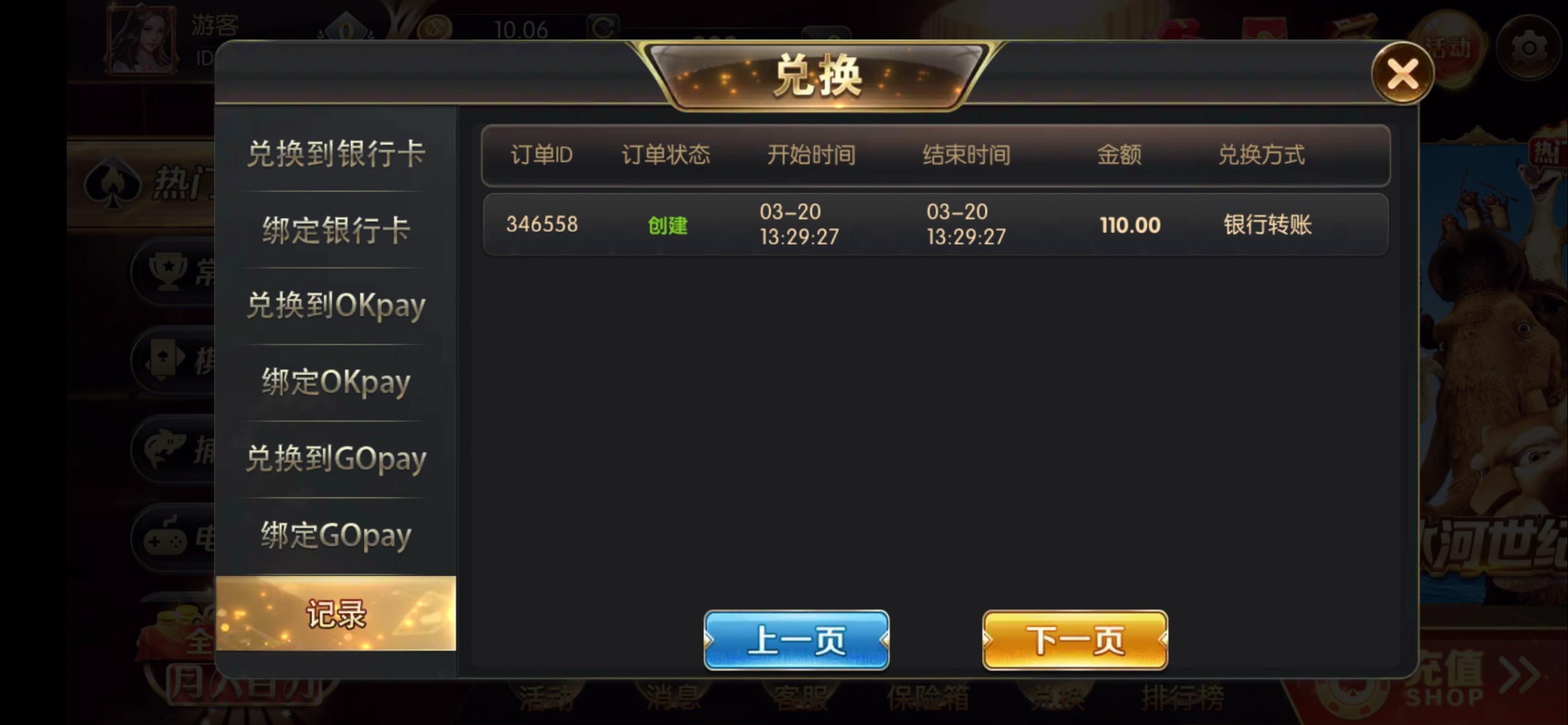This screenshot has height=725, width=1568.
Task: Select the trophy tournament category icon
Action: (168, 270)
